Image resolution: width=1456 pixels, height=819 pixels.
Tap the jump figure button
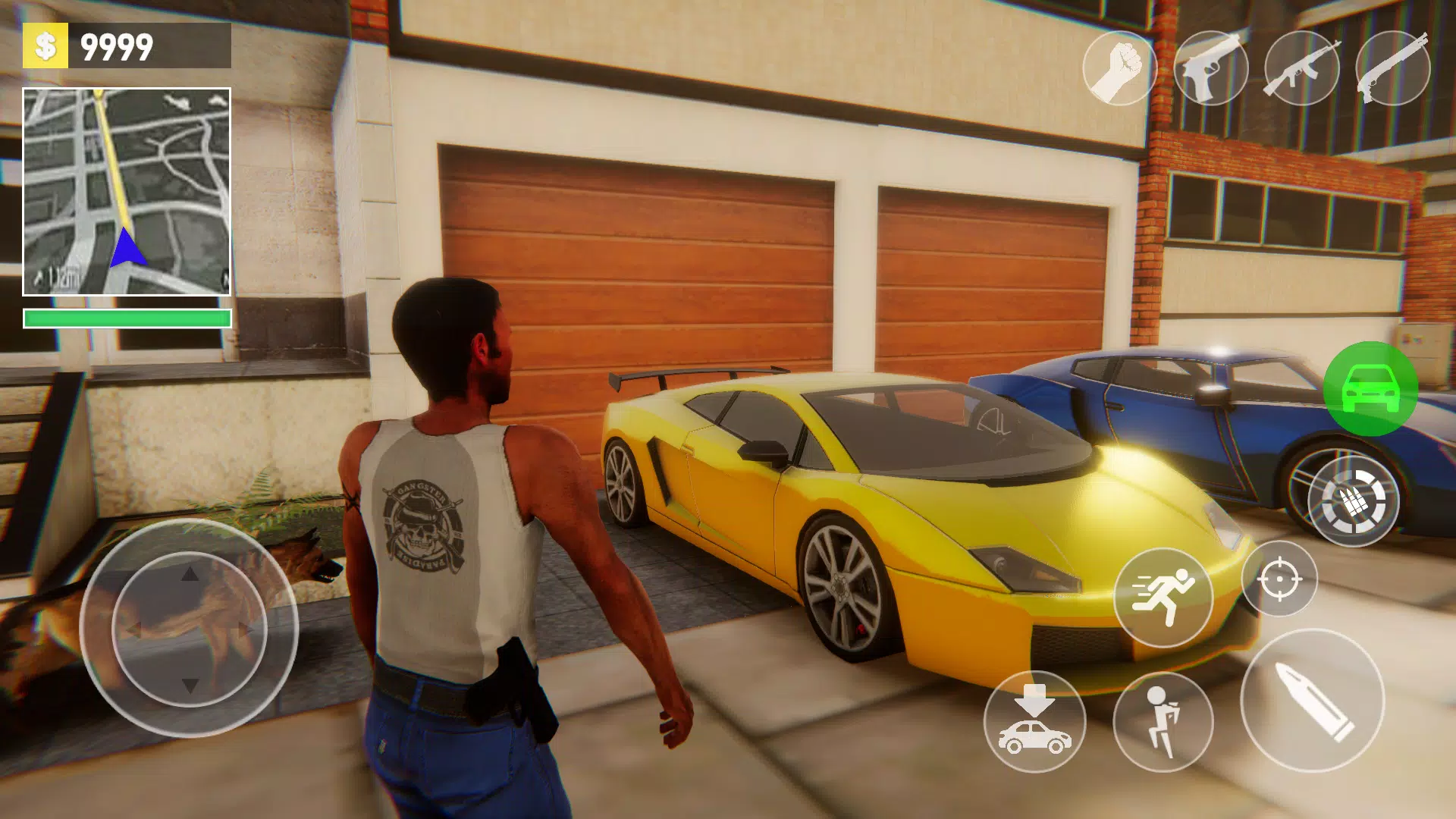pyautogui.click(x=1163, y=721)
